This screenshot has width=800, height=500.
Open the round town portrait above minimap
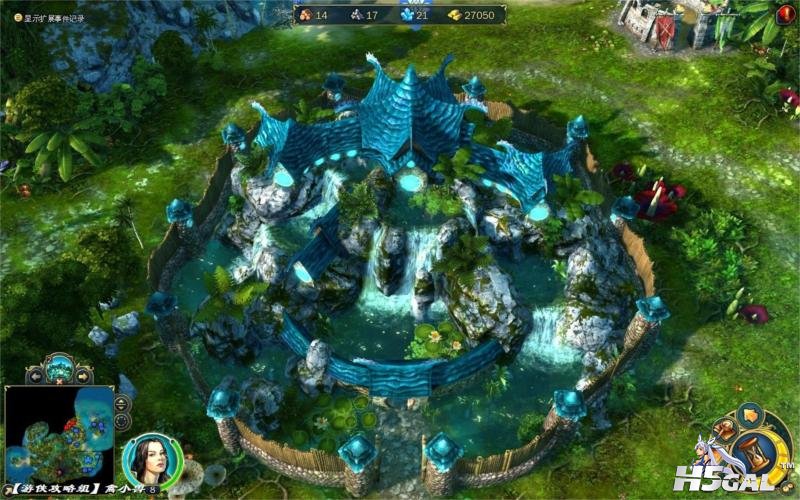click(x=58, y=367)
